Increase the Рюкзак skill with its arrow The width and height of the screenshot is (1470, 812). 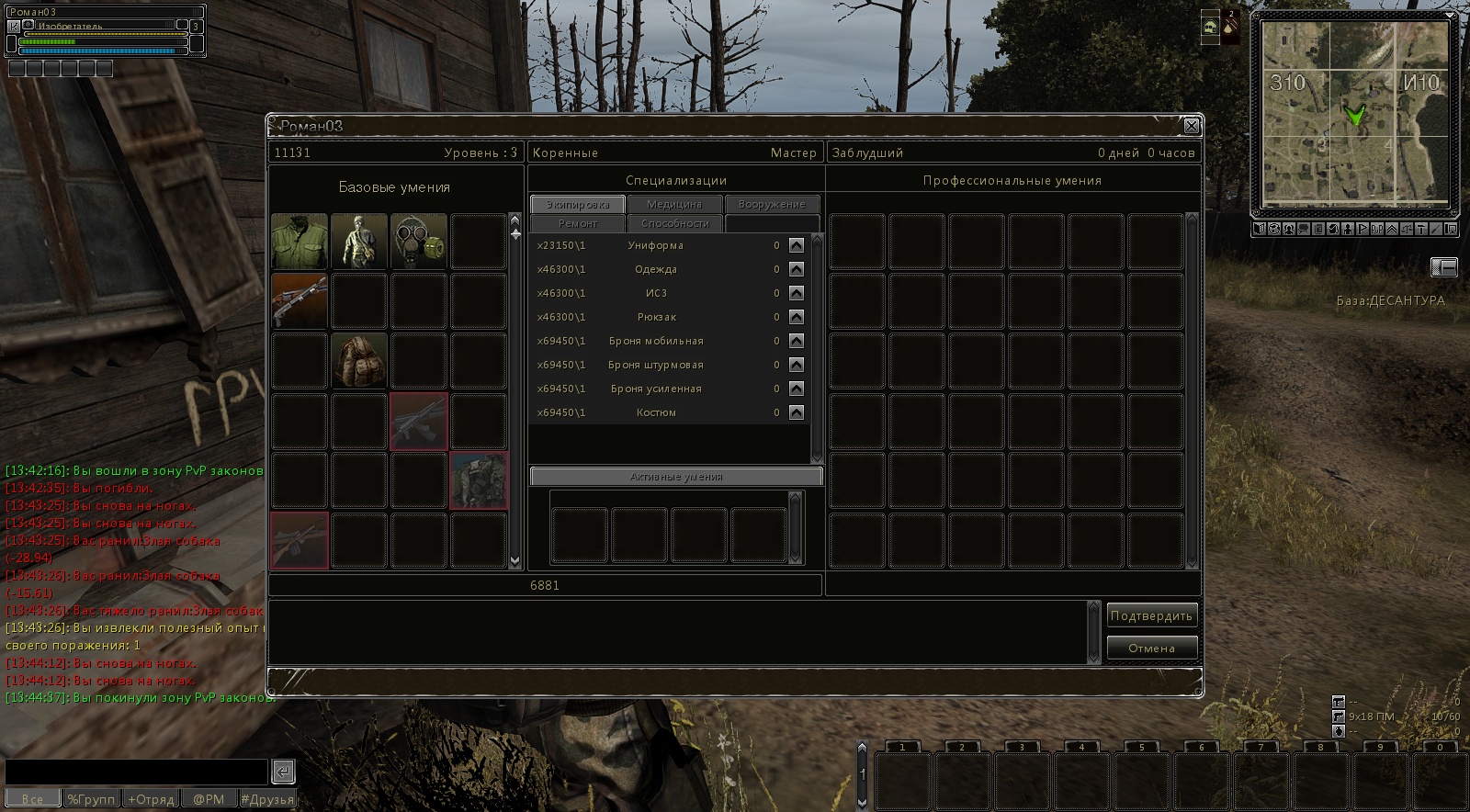[x=797, y=317]
